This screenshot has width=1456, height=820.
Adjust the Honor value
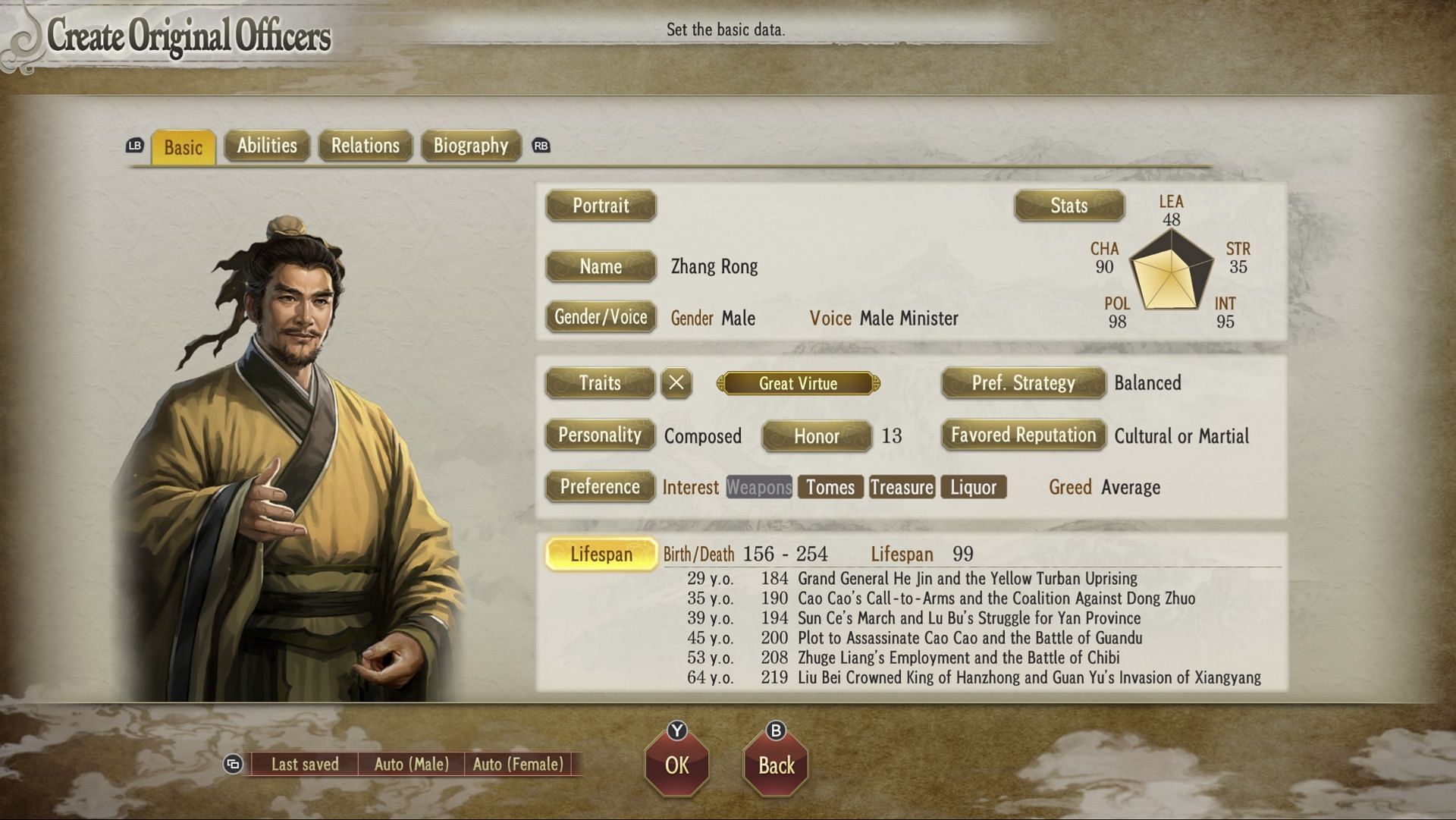click(x=816, y=436)
